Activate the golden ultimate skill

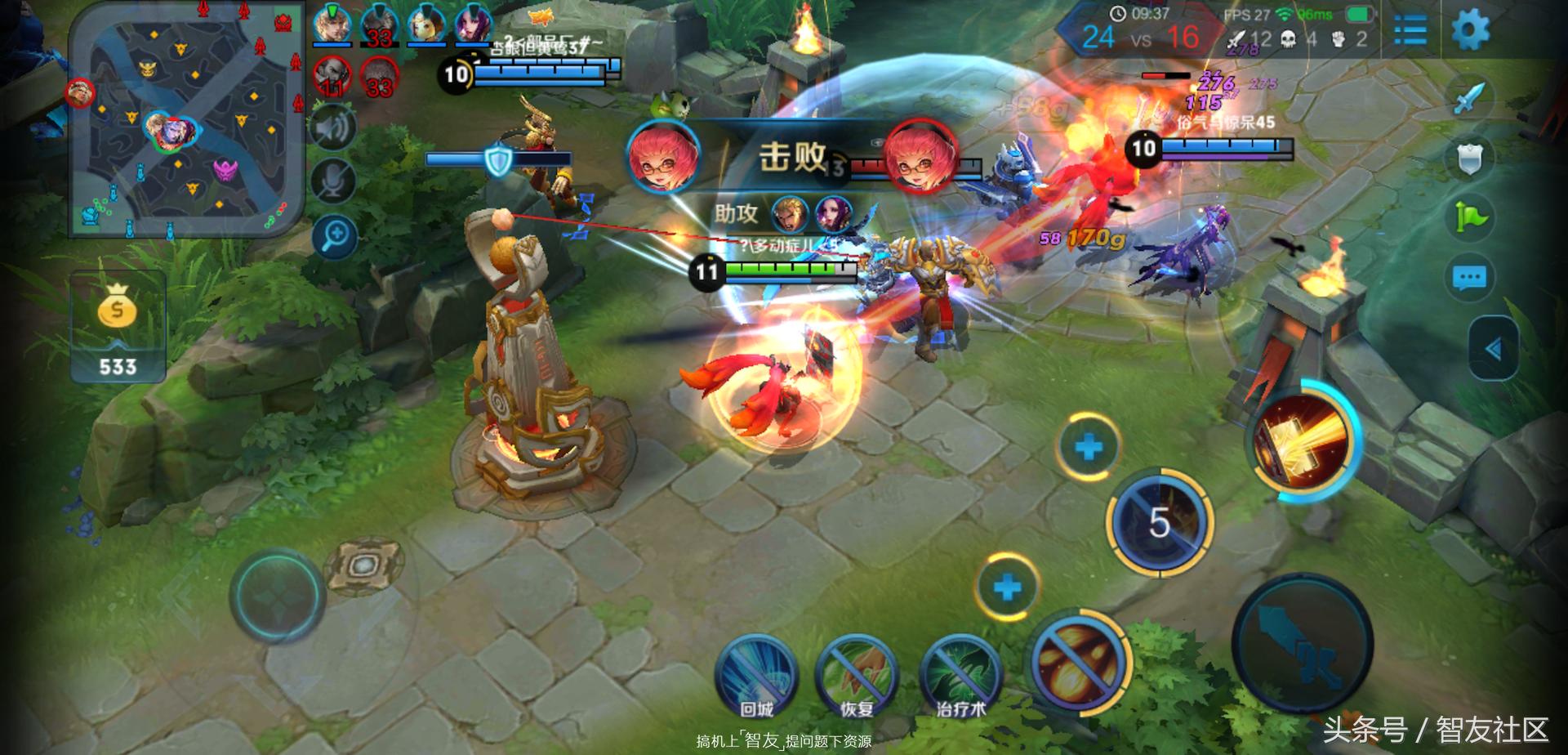click(1302, 443)
